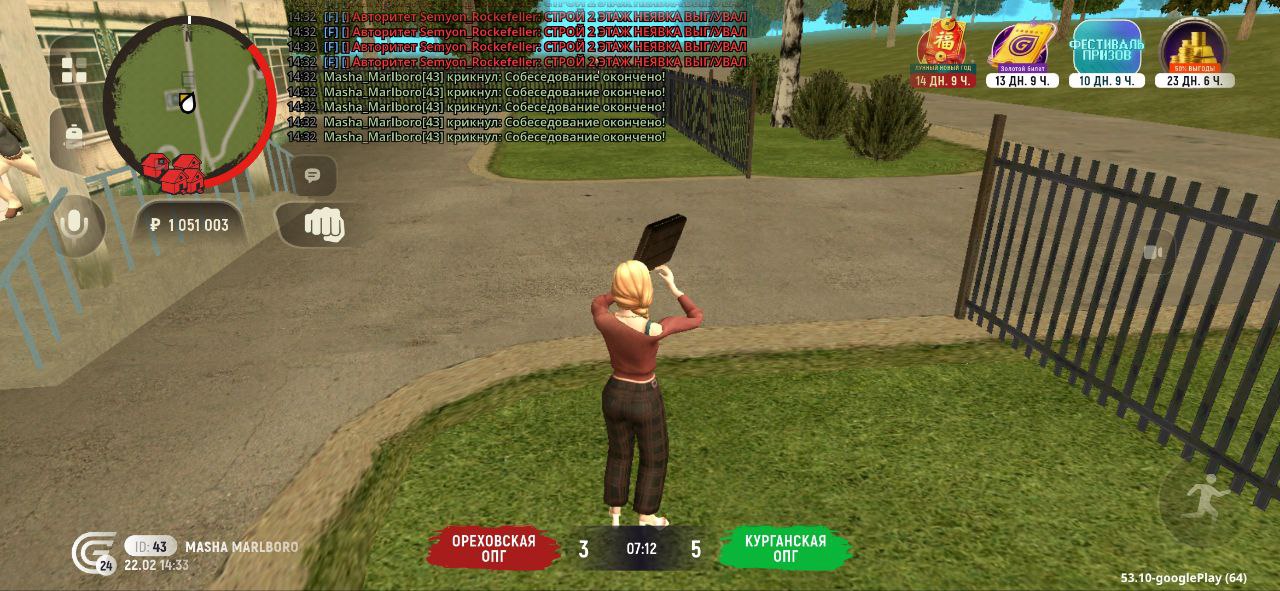This screenshot has height=591, width=1280.
Task: Tap the fist punch button
Action: tap(322, 225)
